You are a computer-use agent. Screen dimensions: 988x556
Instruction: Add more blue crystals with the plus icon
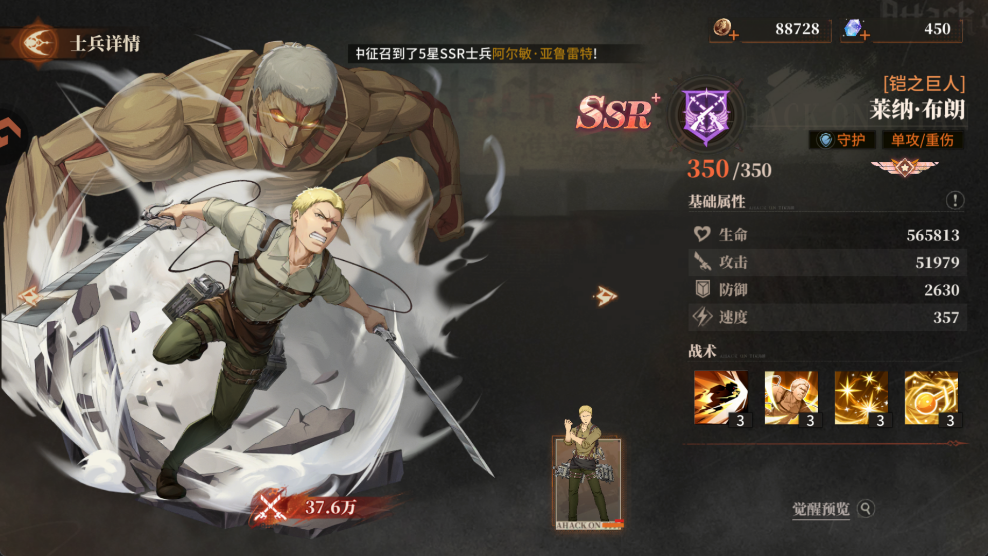coord(864,34)
